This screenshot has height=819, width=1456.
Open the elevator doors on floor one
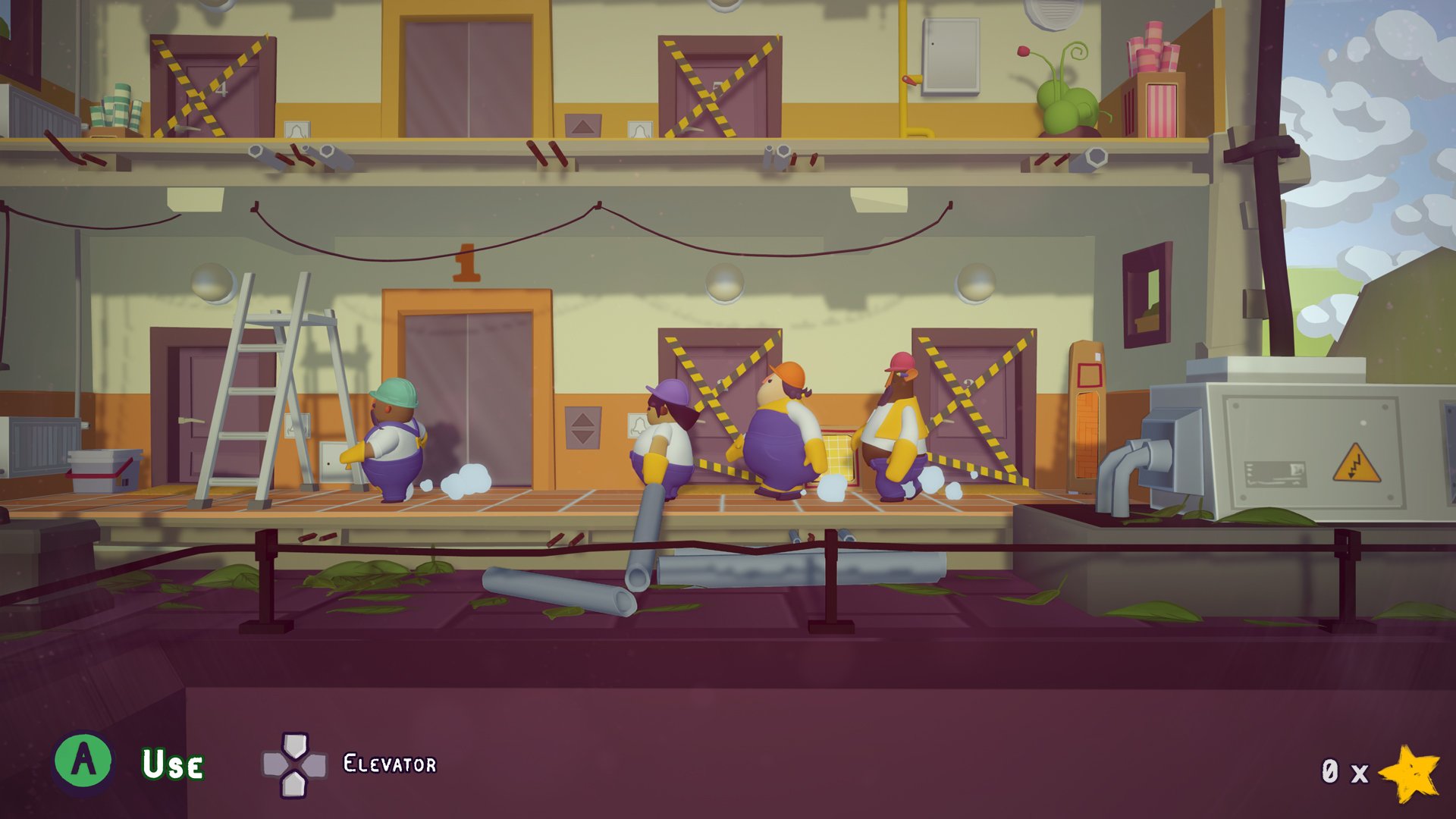click(x=466, y=394)
